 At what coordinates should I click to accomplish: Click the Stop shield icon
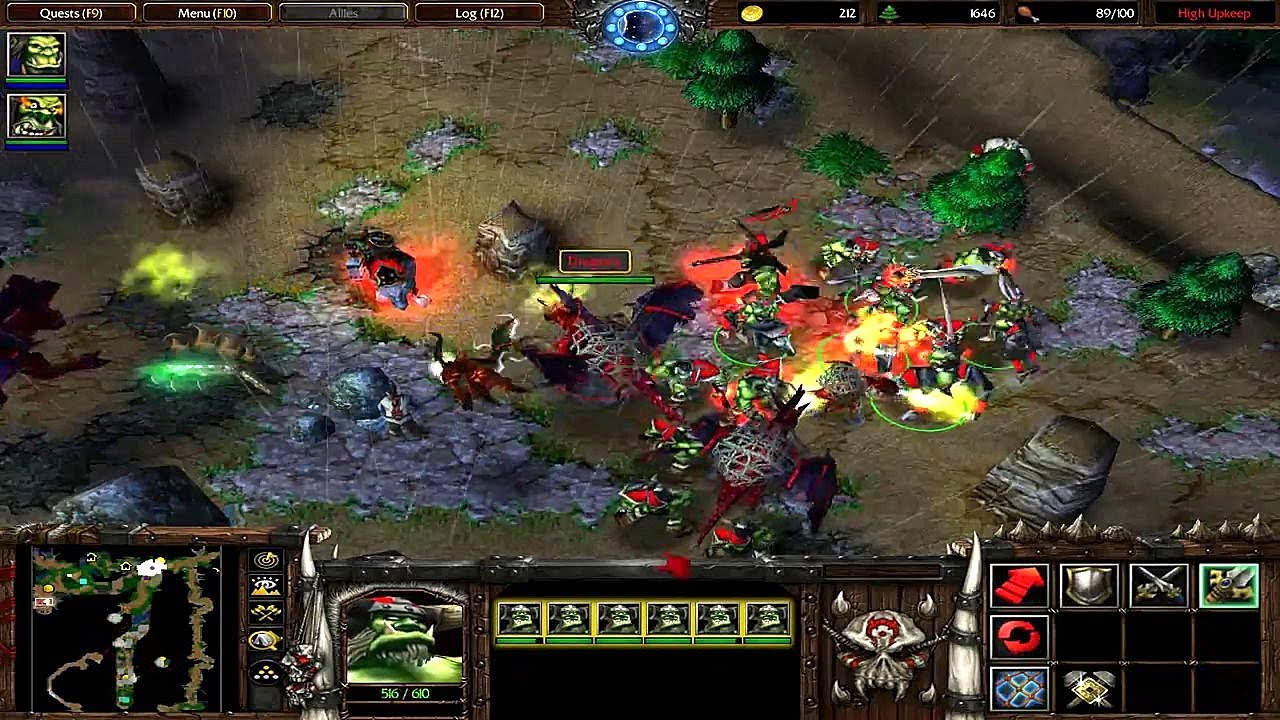(x=1090, y=585)
